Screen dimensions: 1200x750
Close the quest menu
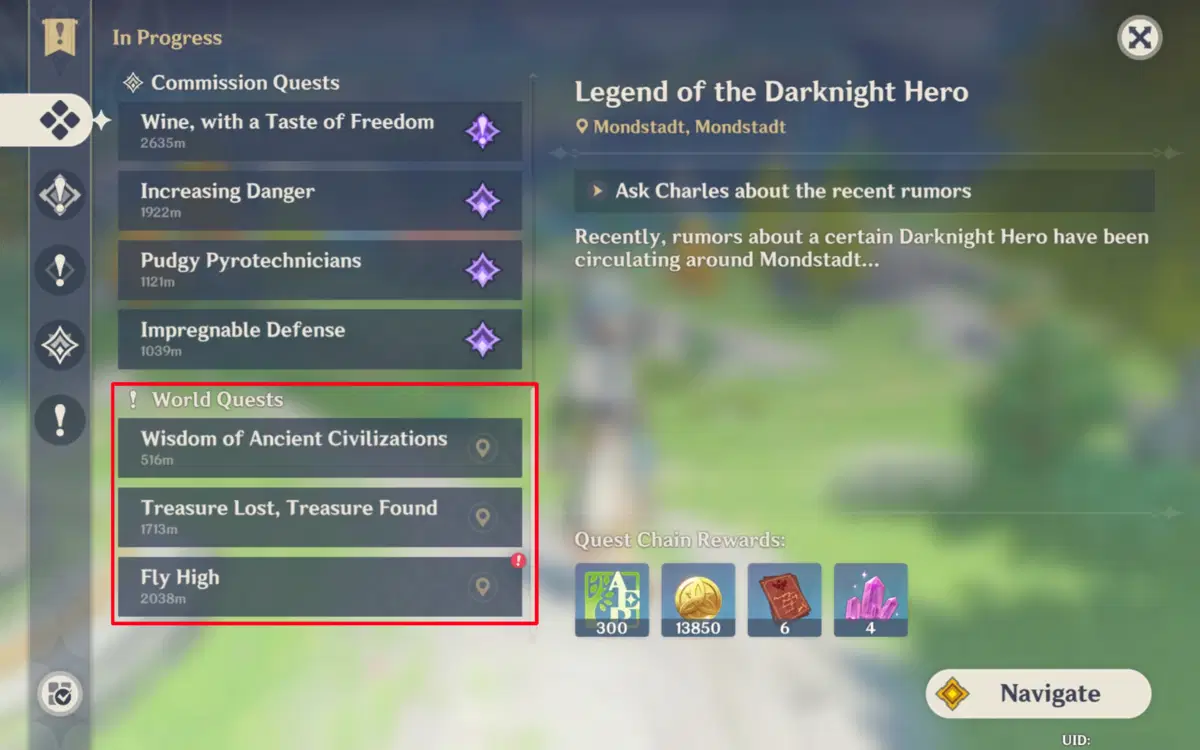pos(1139,39)
